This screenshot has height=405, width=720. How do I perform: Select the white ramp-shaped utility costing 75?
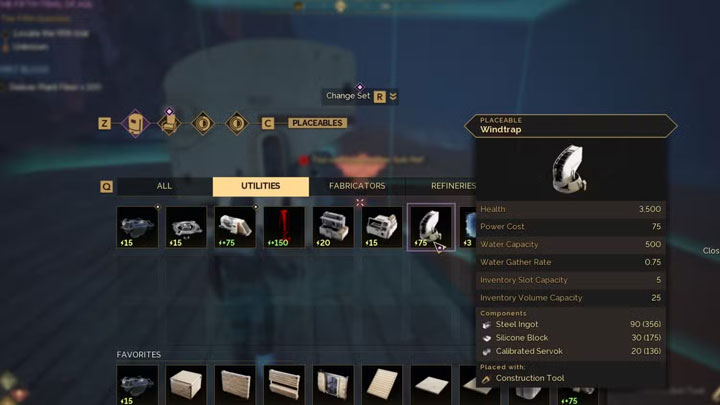[235, 227]
